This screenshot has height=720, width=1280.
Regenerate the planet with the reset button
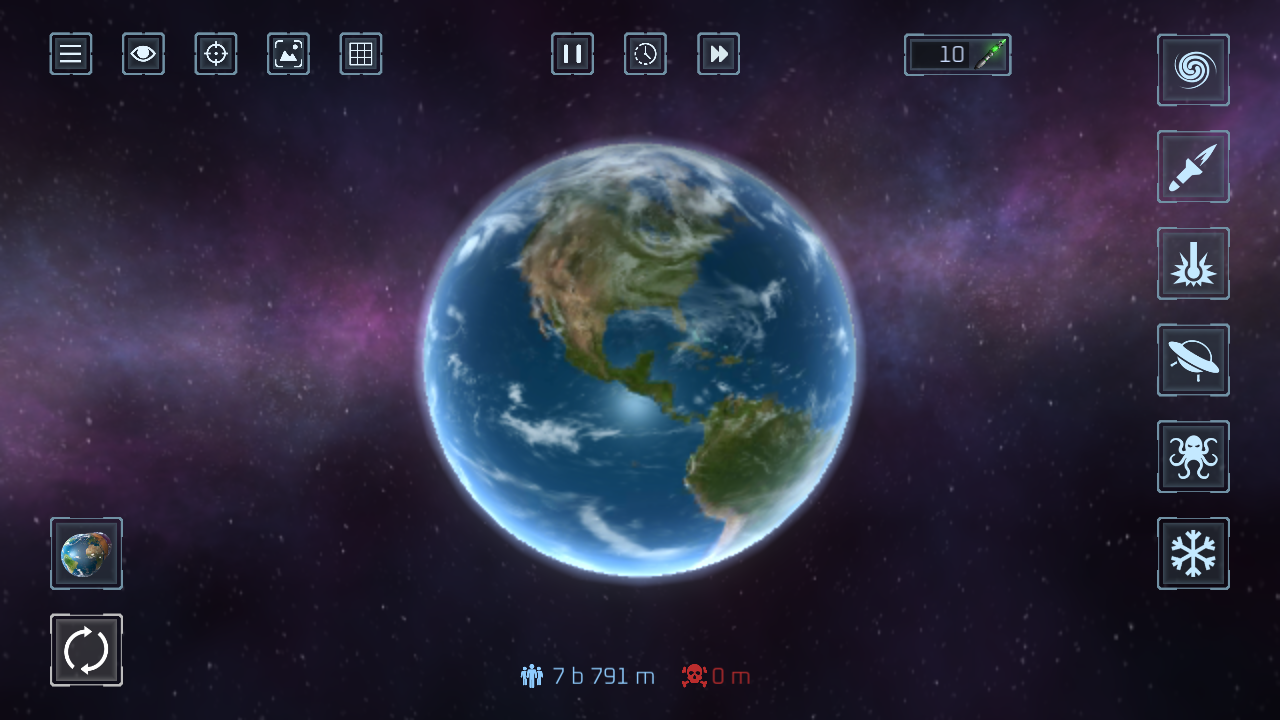pos(86,649)
